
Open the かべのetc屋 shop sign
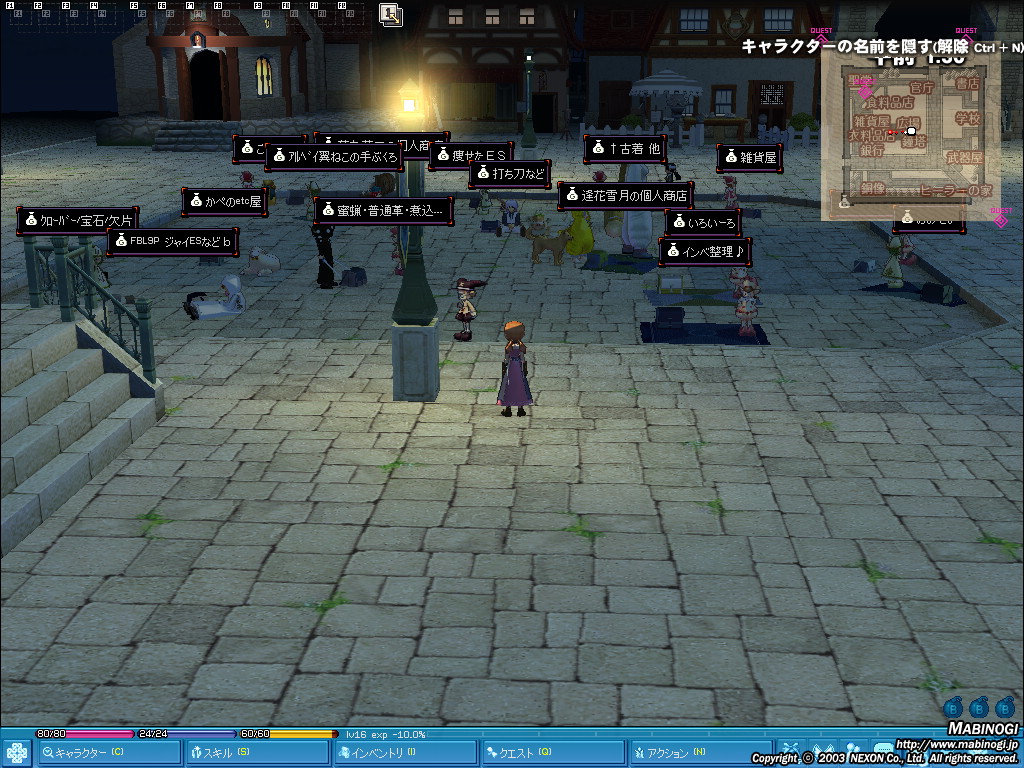(x=224, y=202)
